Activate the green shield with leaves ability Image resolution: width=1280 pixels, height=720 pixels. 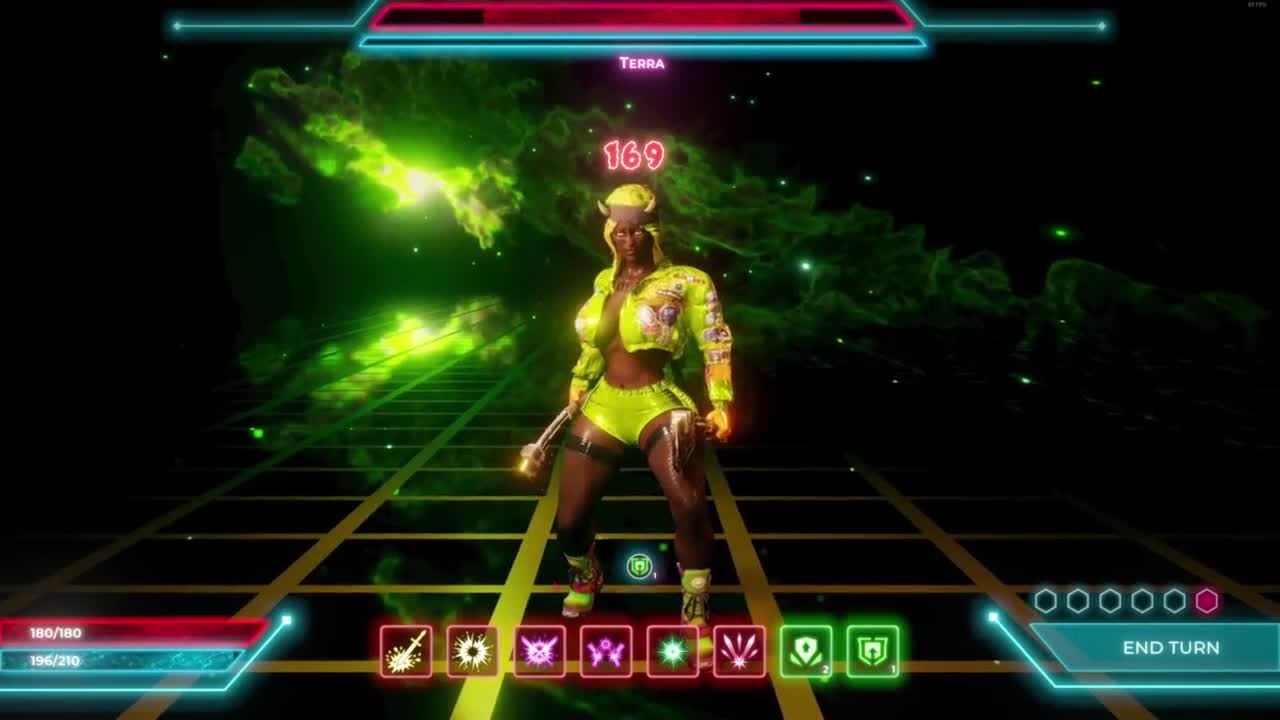click(x=806, y=652)
